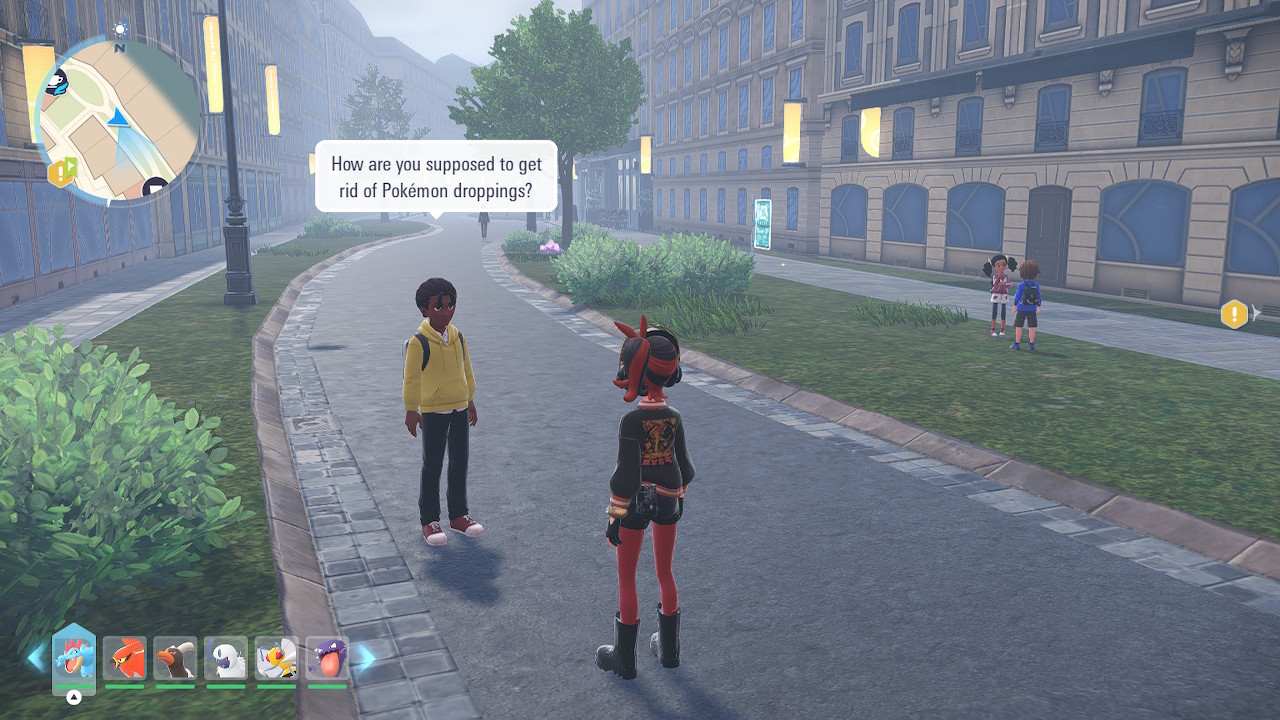
Task: Select Beedrill from the party bar
Action: click(x=276, y=658)
